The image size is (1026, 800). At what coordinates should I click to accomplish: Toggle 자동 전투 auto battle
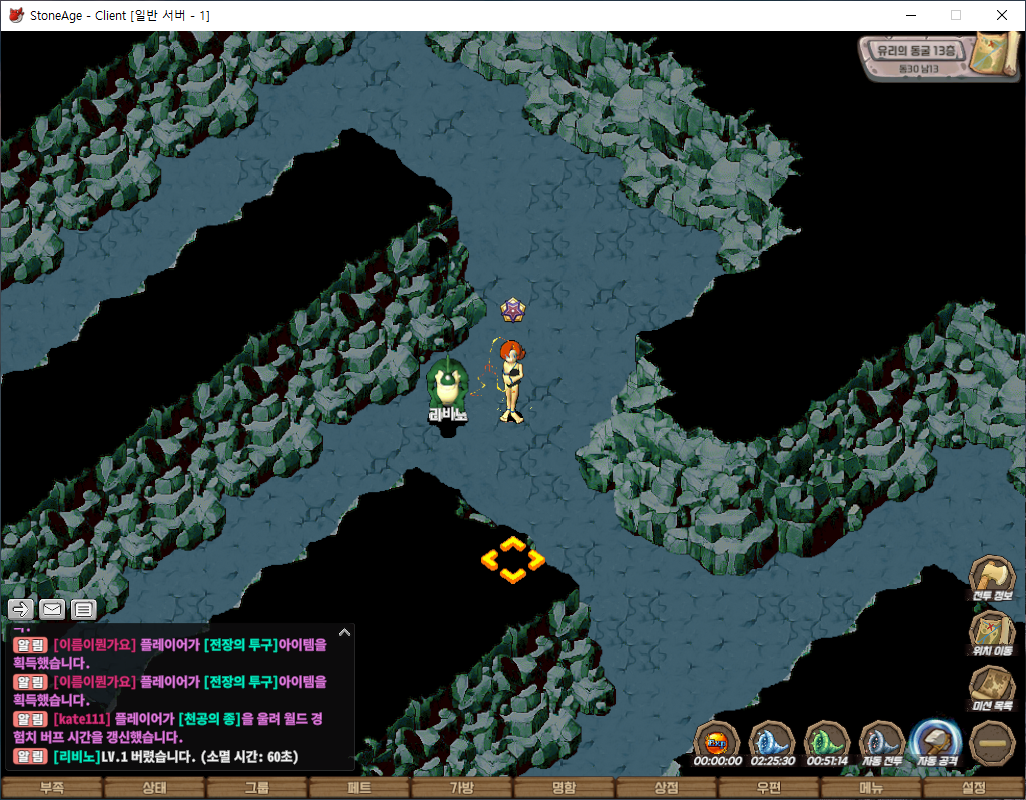pos(882,743)
